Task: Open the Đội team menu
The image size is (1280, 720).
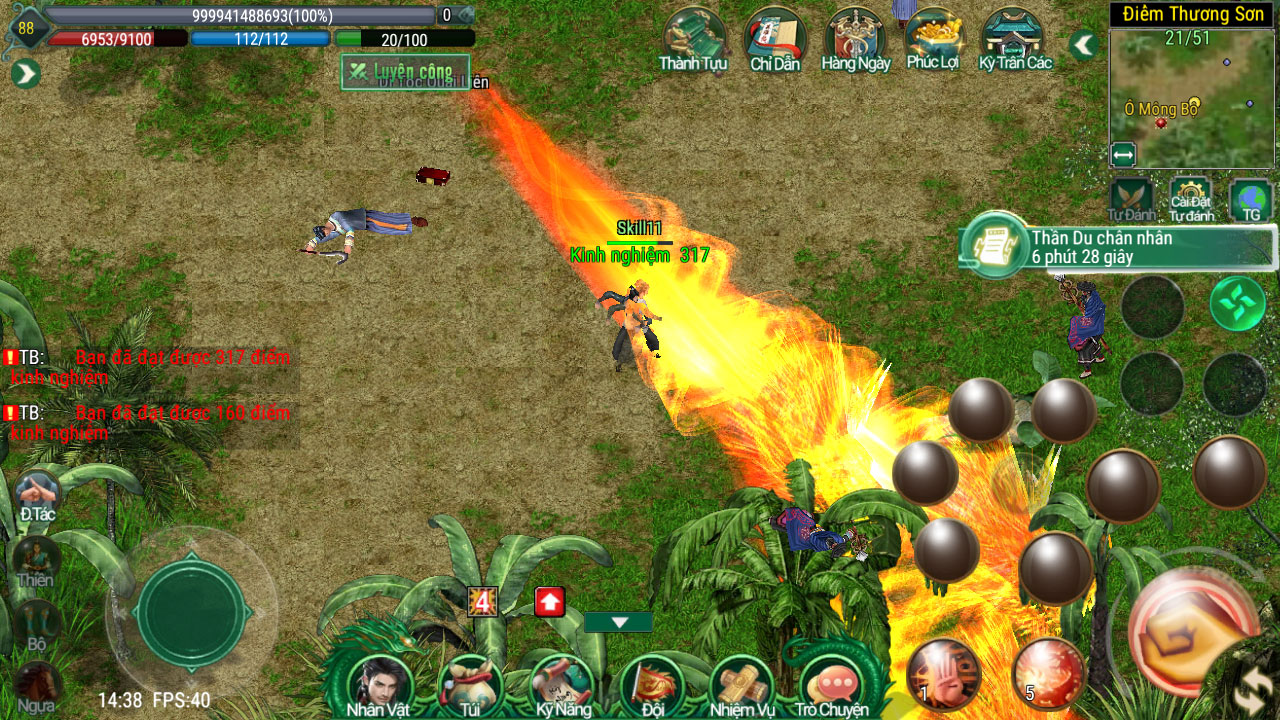Action: [x=652, y=685]
